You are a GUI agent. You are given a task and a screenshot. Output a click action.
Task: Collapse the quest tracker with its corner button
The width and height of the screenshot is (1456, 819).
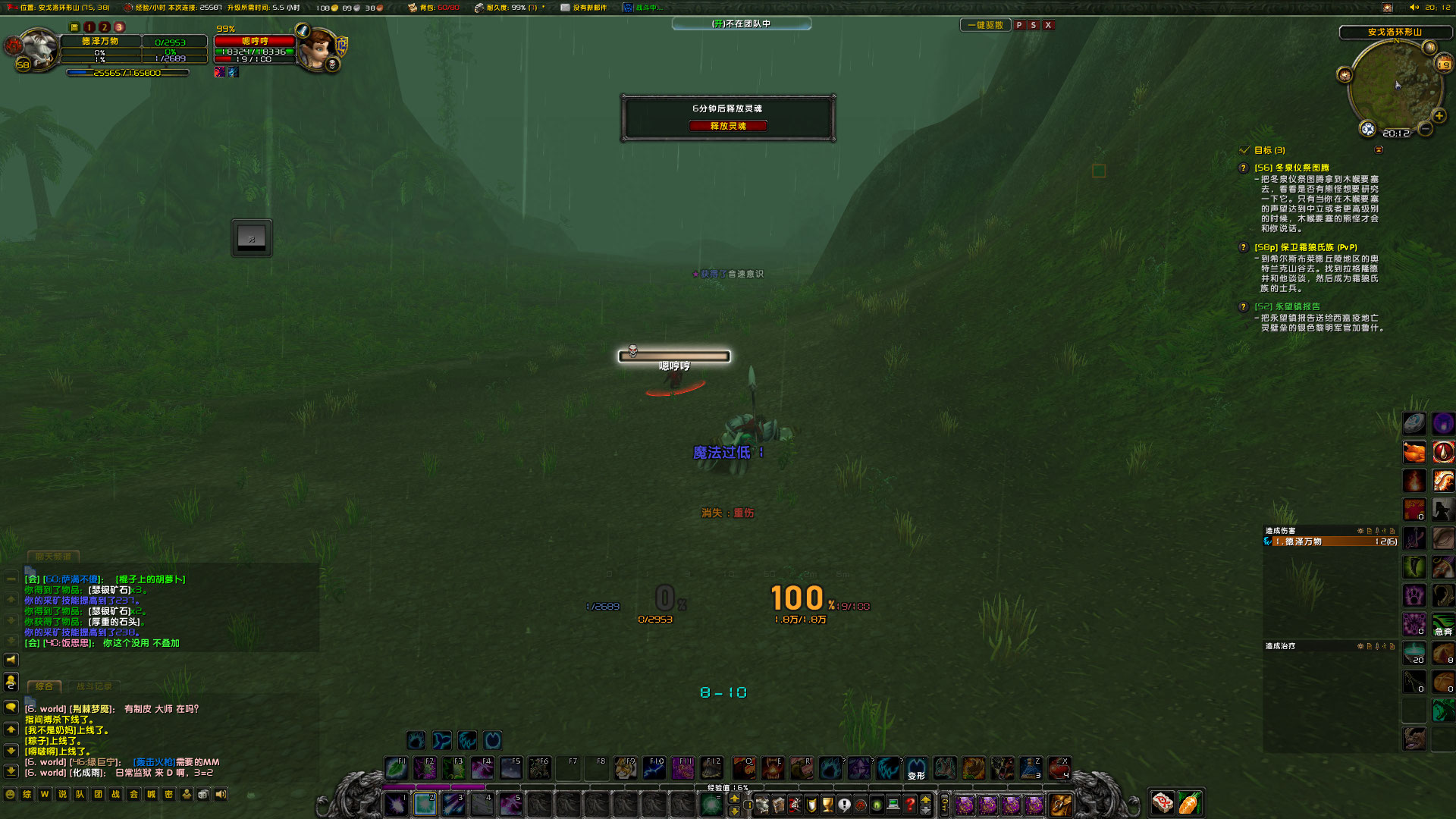(1378, 149)
